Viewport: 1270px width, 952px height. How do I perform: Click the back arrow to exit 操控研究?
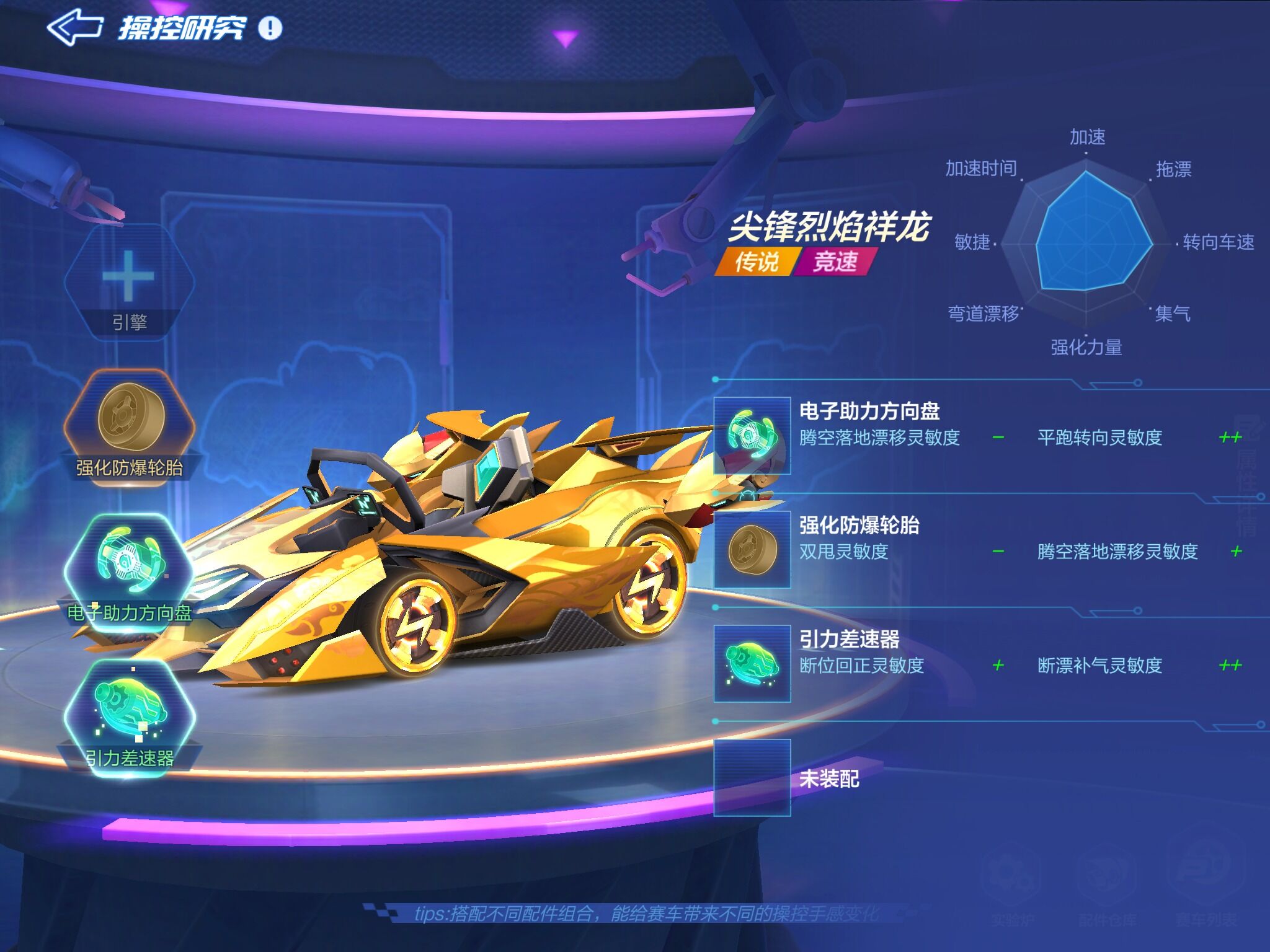(x=76, y=27)
